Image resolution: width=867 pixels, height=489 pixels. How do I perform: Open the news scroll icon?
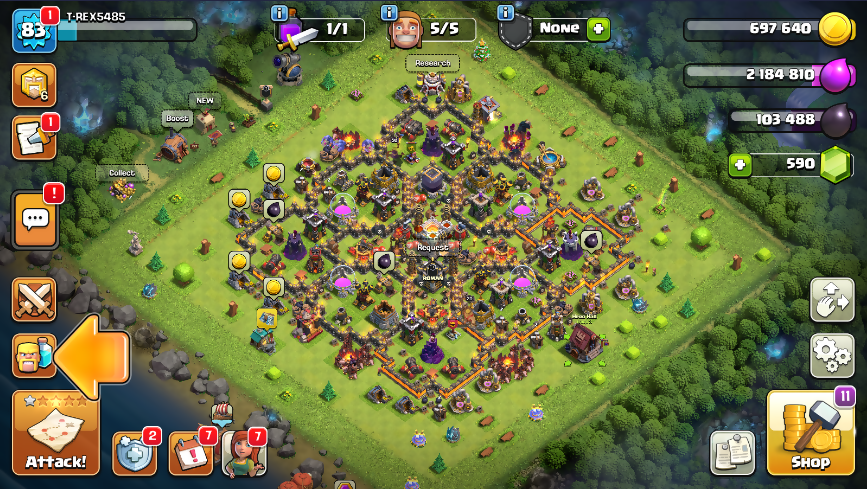click(x=33, y=138)
